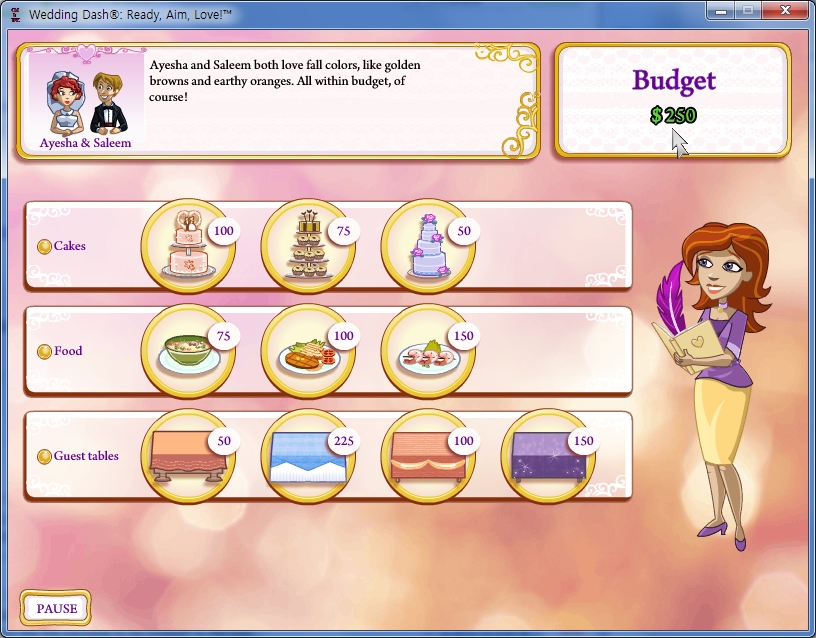Choose the 100-dollar pink heart cake

pyautogui.click(x=187, y=246)
